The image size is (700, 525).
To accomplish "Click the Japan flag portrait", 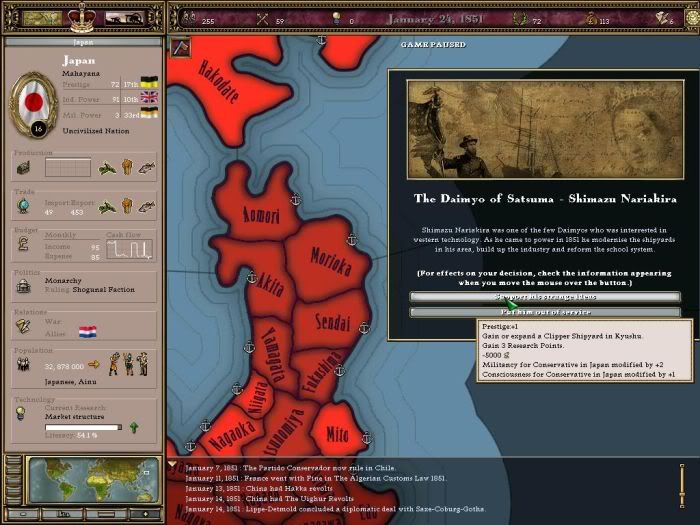I will click(x=33, y=103).
